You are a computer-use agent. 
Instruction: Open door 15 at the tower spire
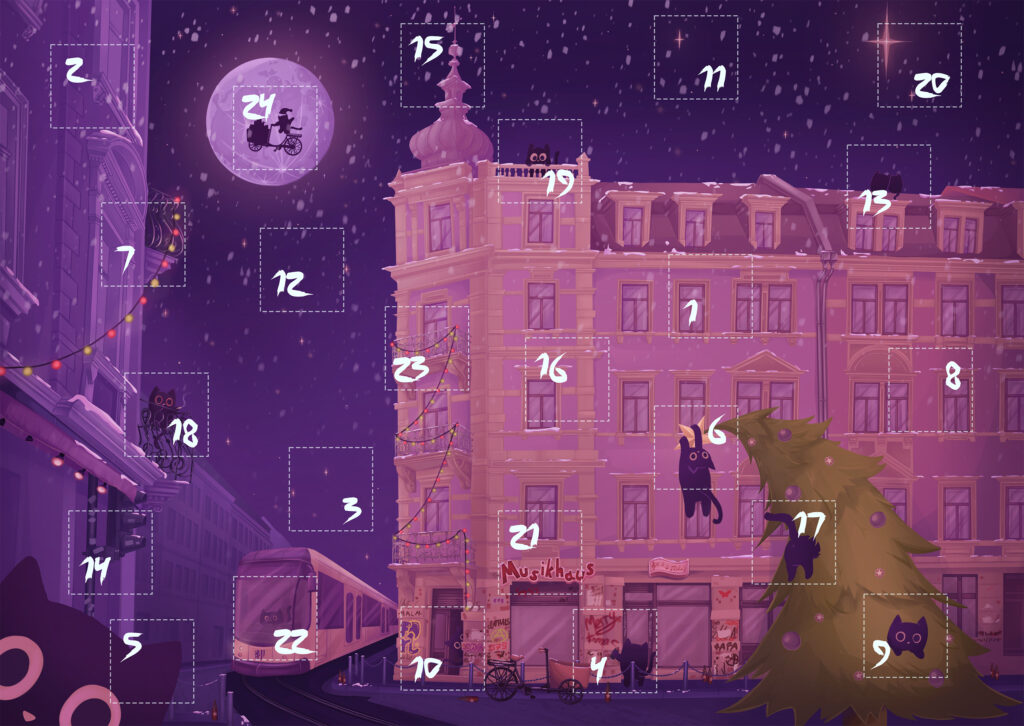click(442, 65)
